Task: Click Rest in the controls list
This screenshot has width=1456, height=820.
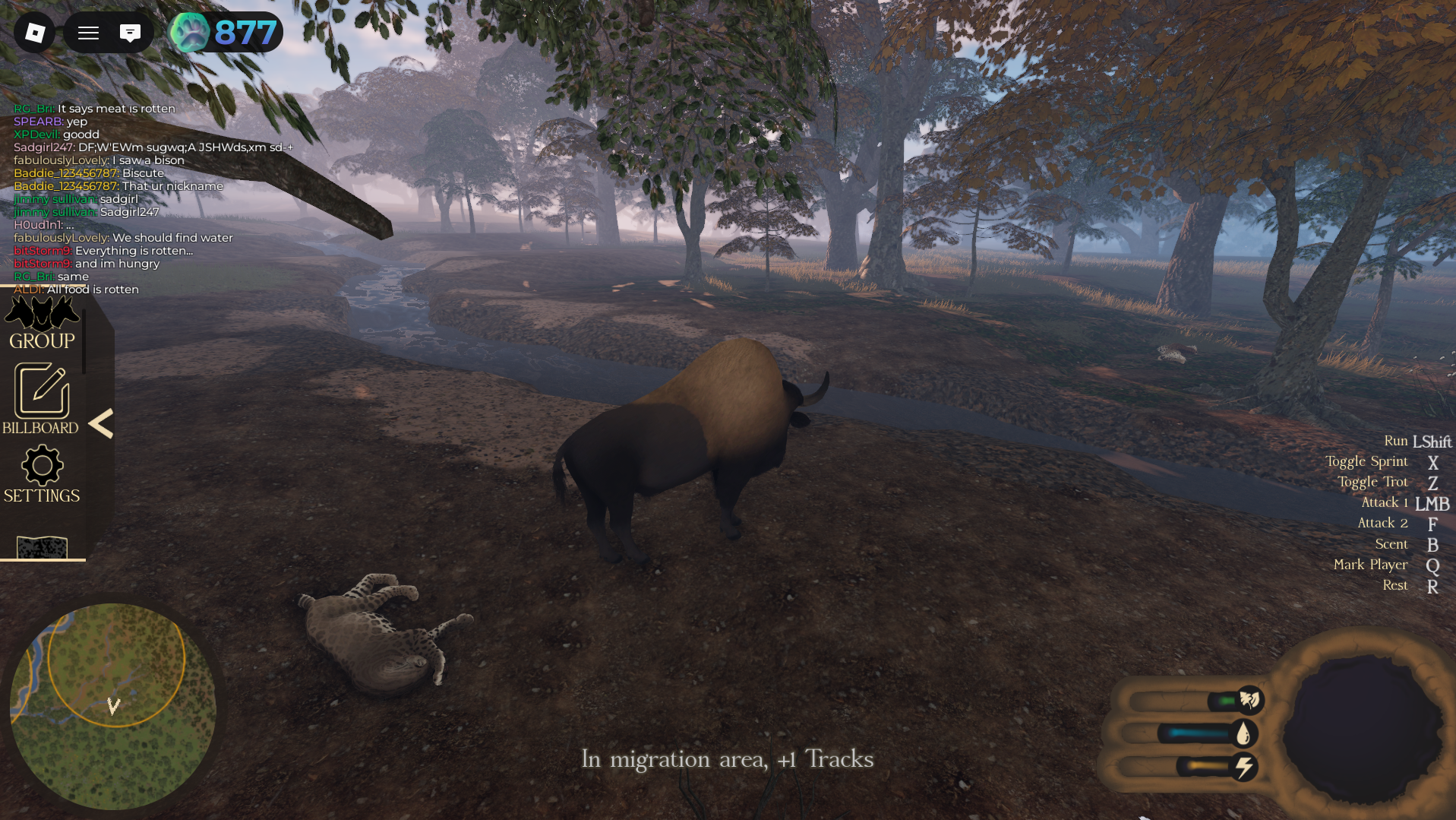Action: pos(1394,585)
